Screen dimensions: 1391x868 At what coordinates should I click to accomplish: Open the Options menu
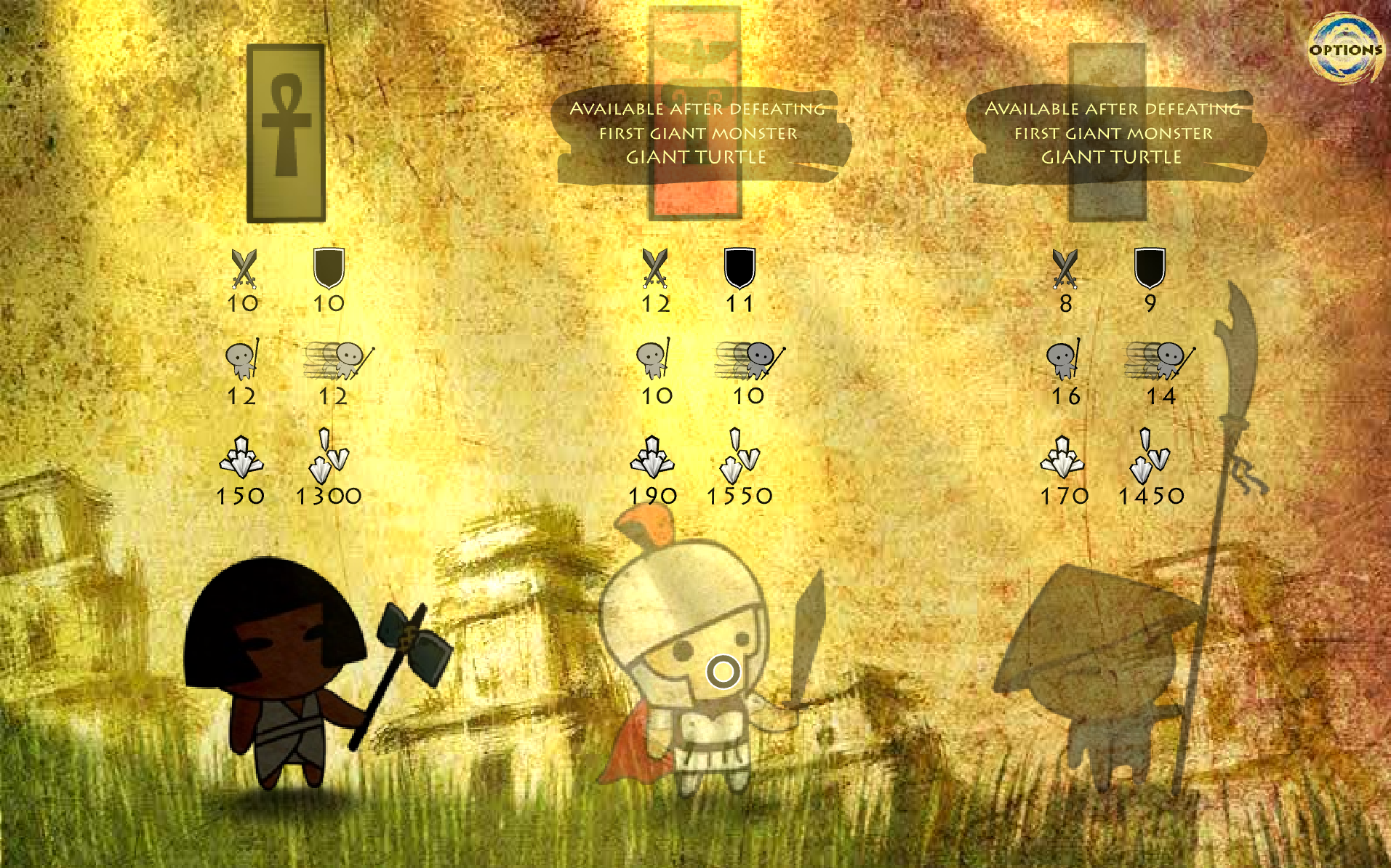coord(1345,49)
